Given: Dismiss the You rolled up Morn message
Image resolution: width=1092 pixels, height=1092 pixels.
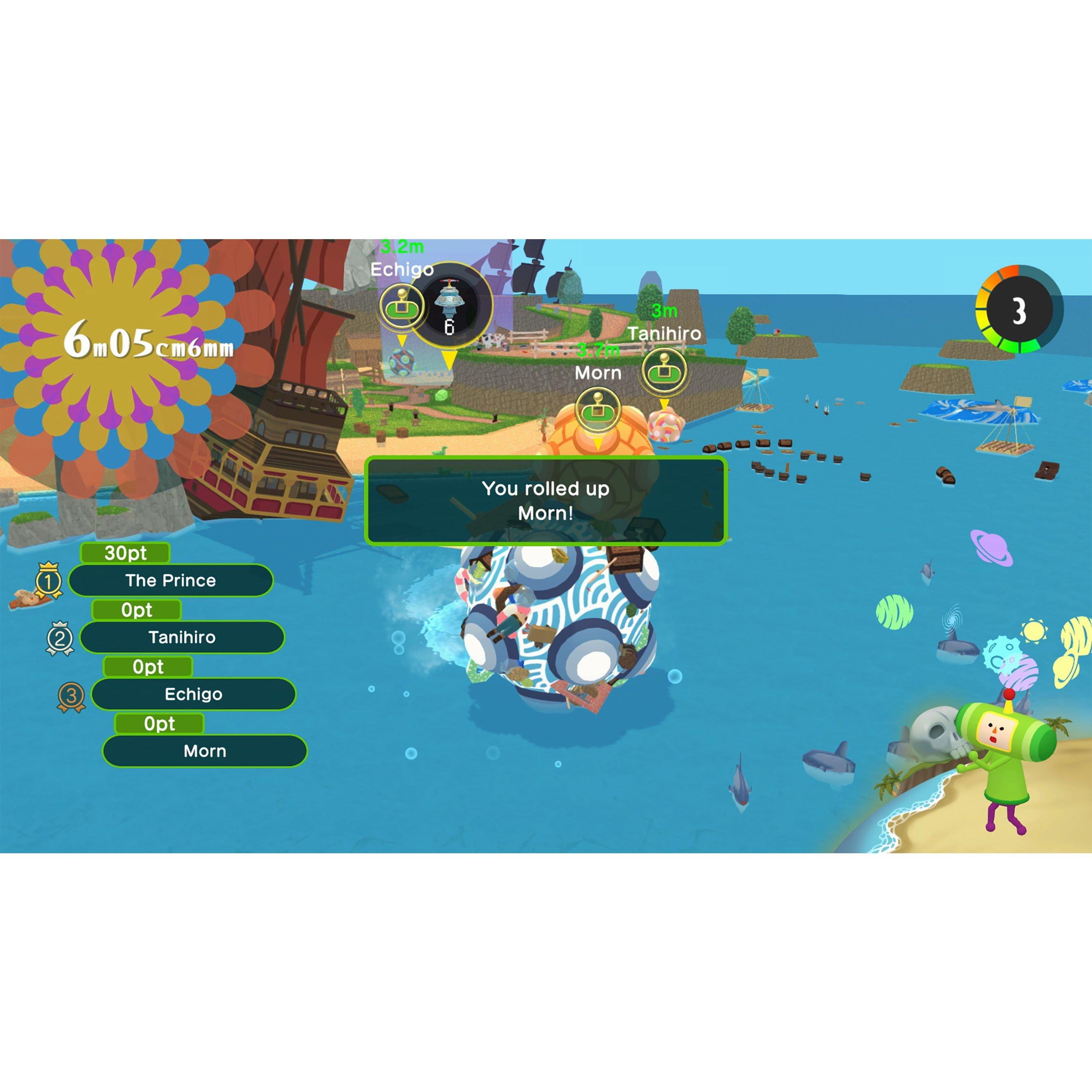Looking at the screenshot, I should click(x=546, y=501).
